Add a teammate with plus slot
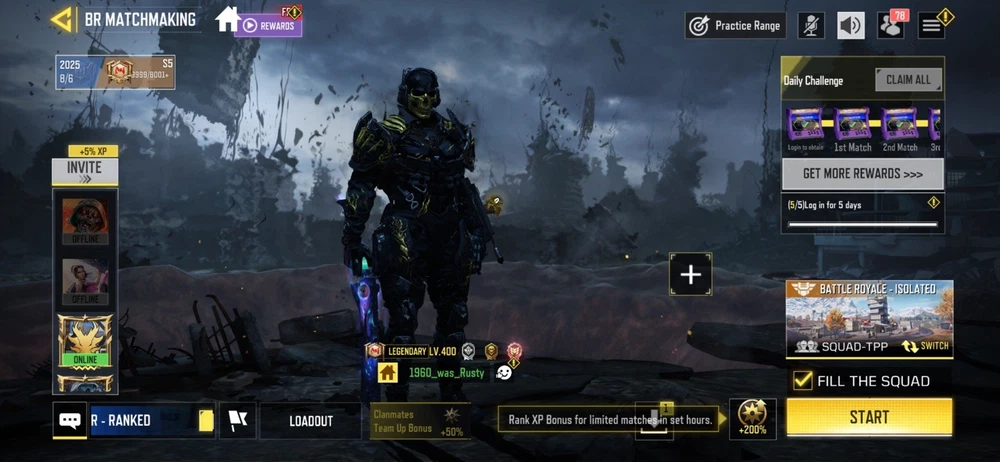1000x462 pixels. click(x=691, y=274)
